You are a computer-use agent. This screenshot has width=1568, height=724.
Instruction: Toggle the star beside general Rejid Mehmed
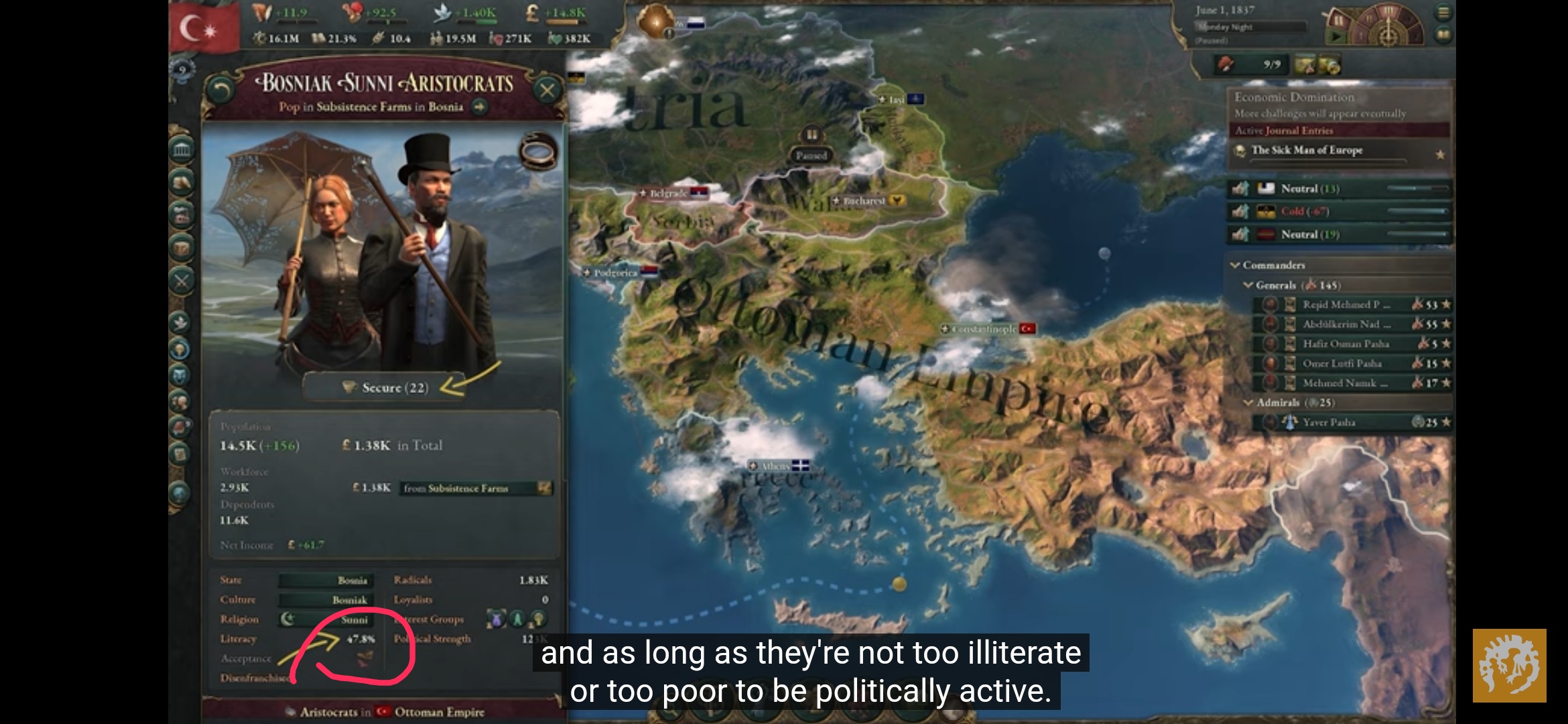tap(1447, 305)
